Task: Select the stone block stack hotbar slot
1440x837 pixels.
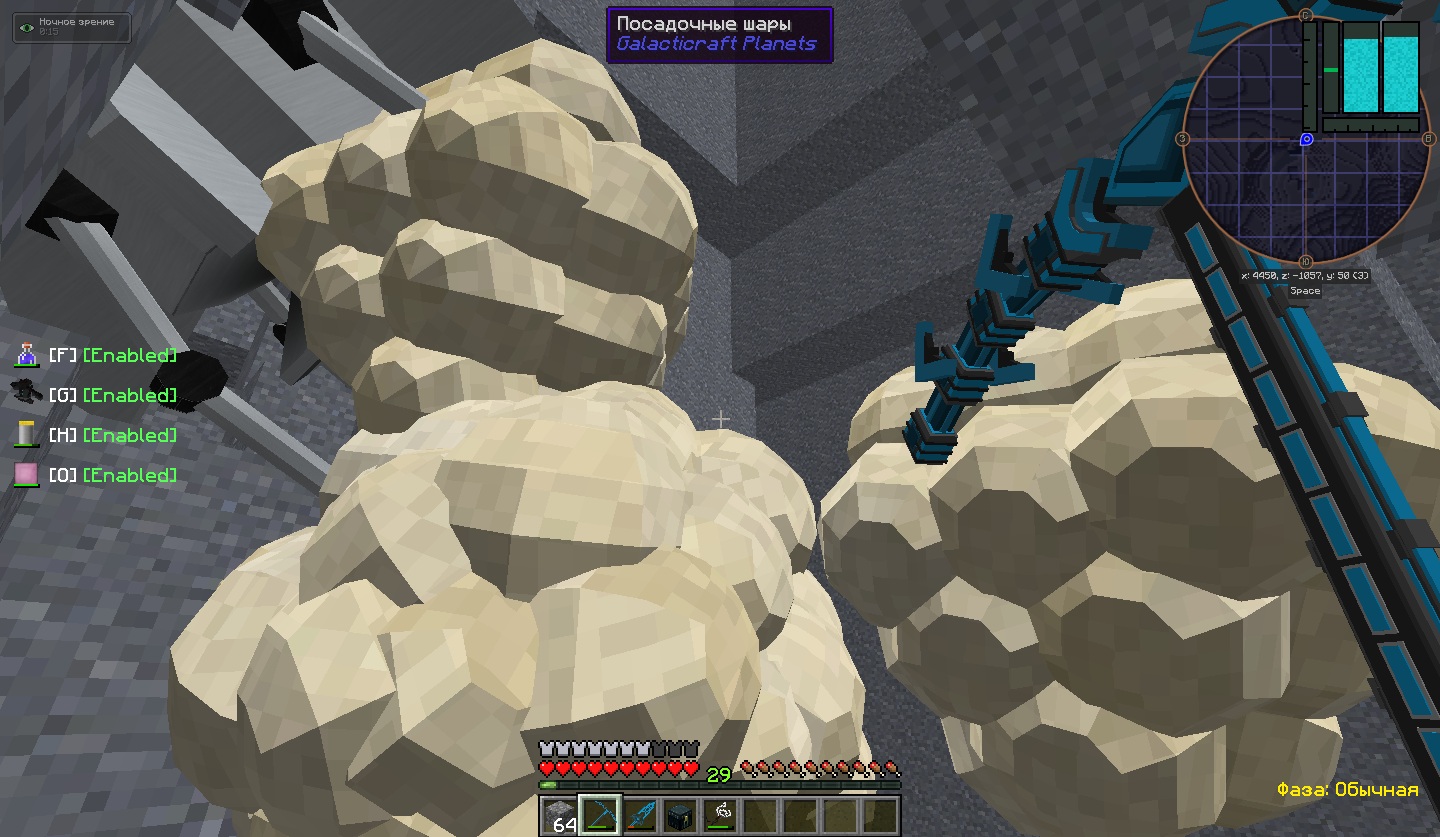Action: pos(560,815)
